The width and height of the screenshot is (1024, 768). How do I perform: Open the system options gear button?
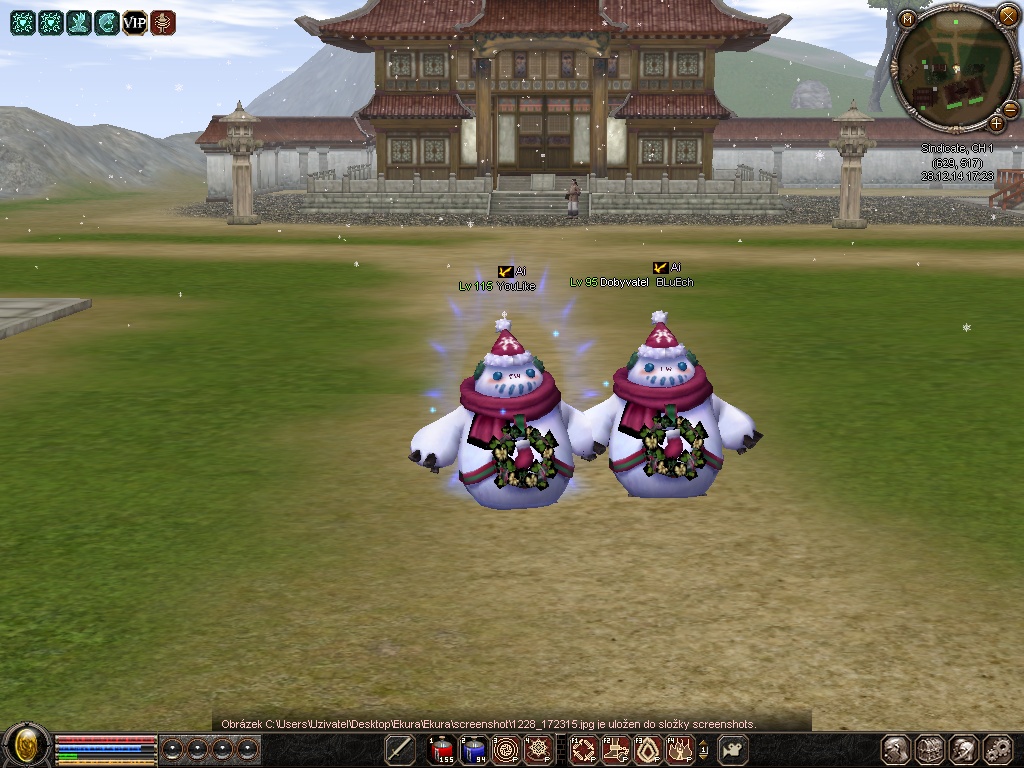click(x=997, y=750)
